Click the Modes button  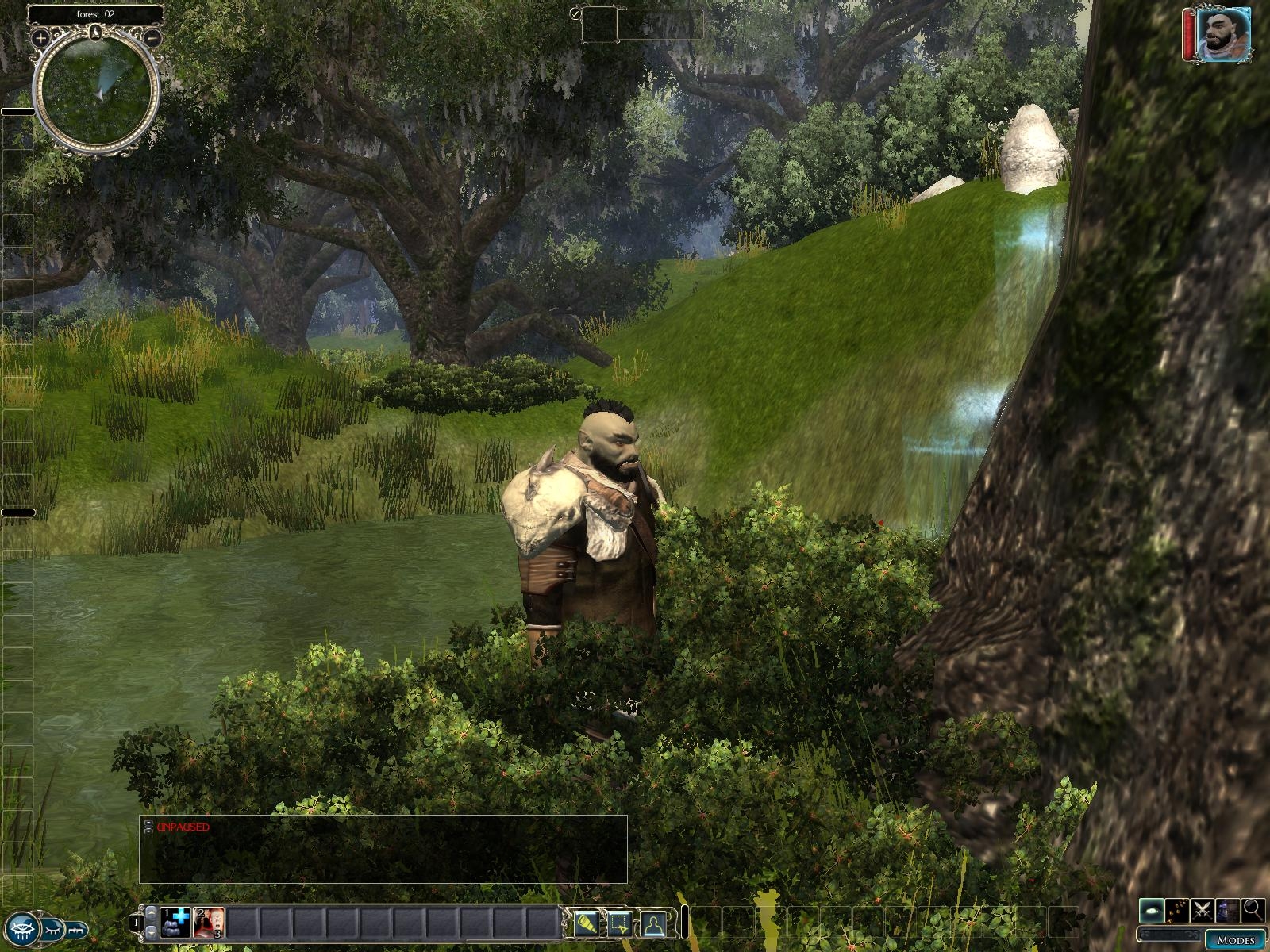[x=1236, y=939]
